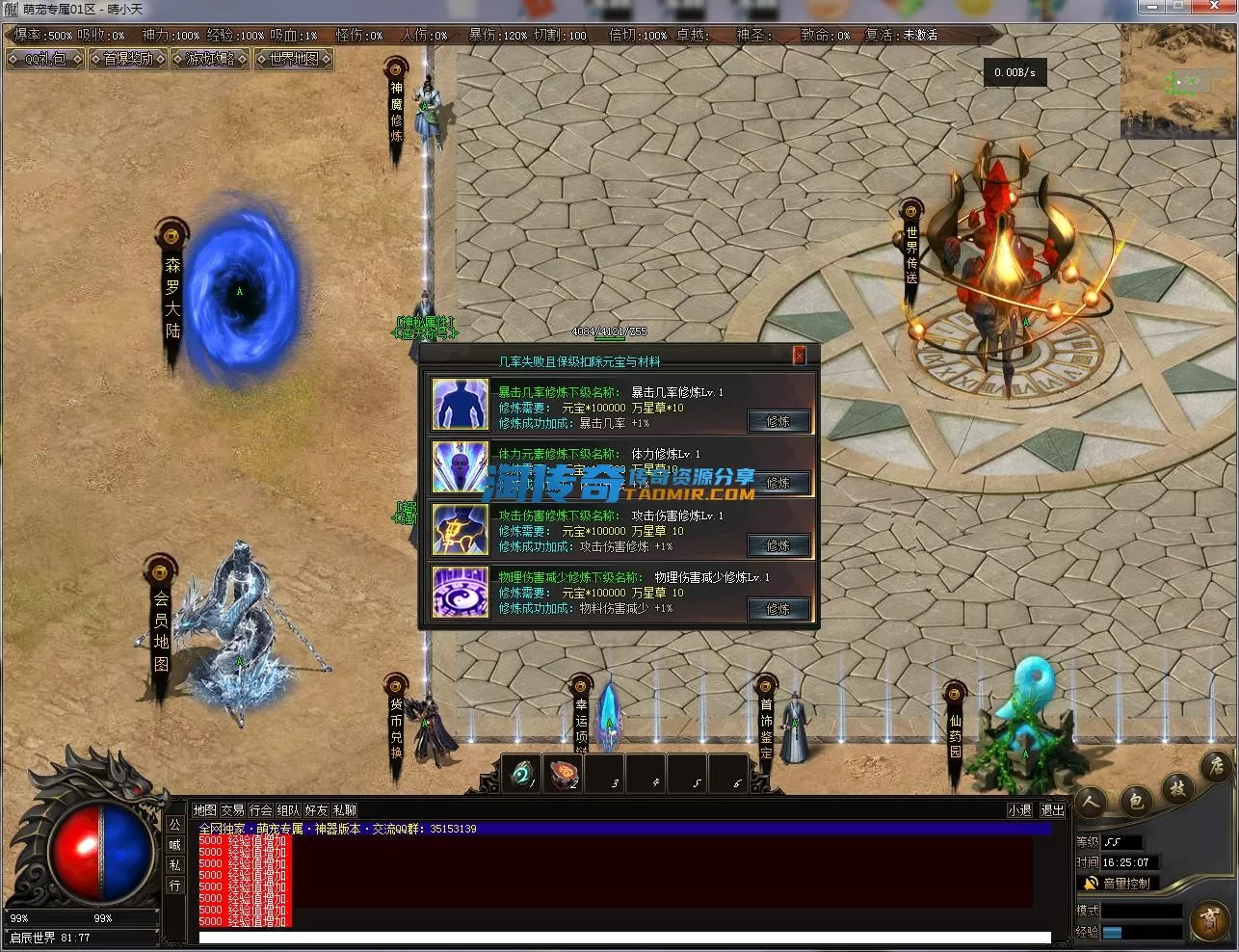This screenshot has height=952, width=1239.
Task: Select the 好友 friends tab
Action: click(x=316, y=810)
